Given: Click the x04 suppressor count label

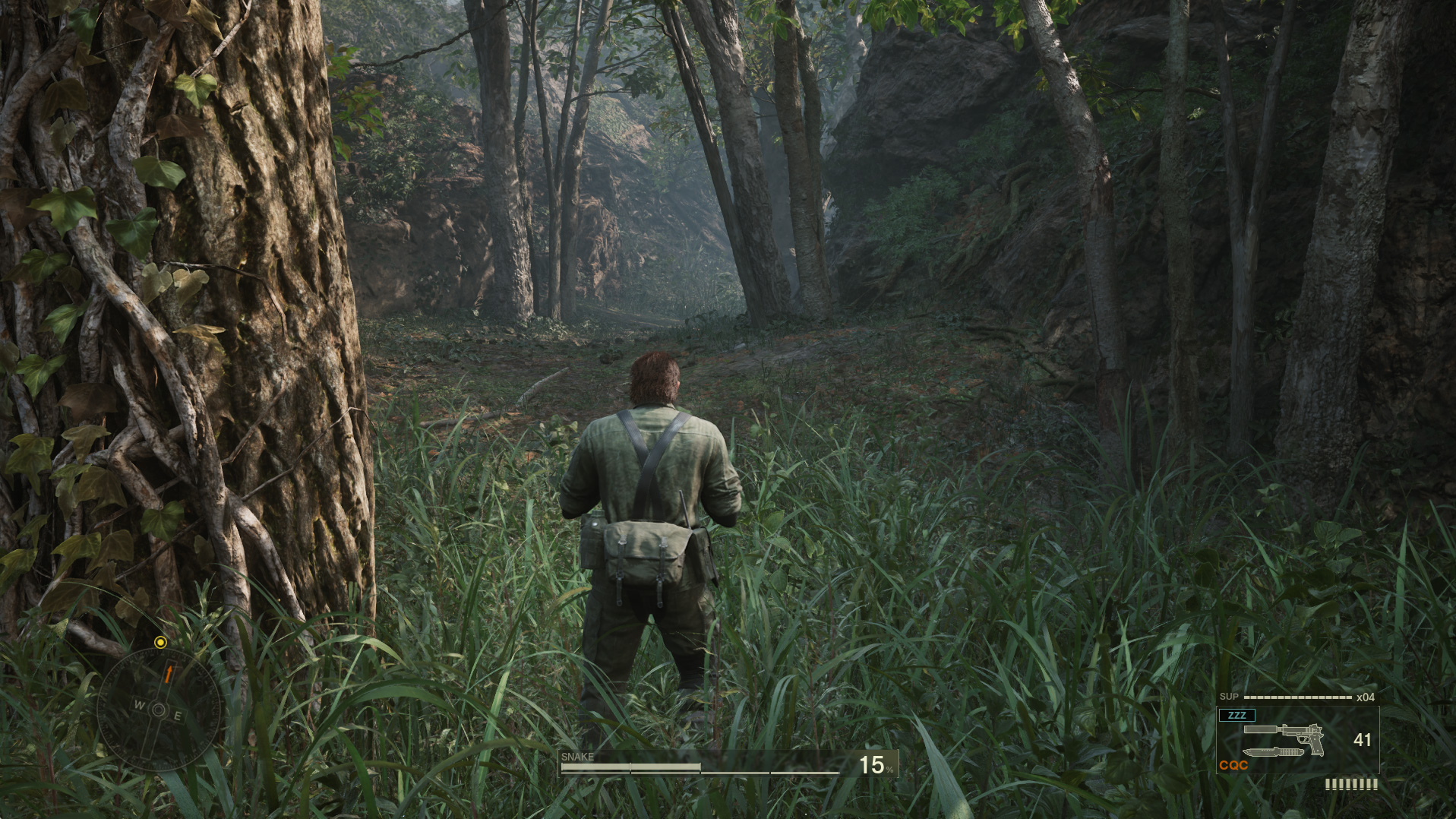Looking at the screenshot, I should (x=1365, y=697).
